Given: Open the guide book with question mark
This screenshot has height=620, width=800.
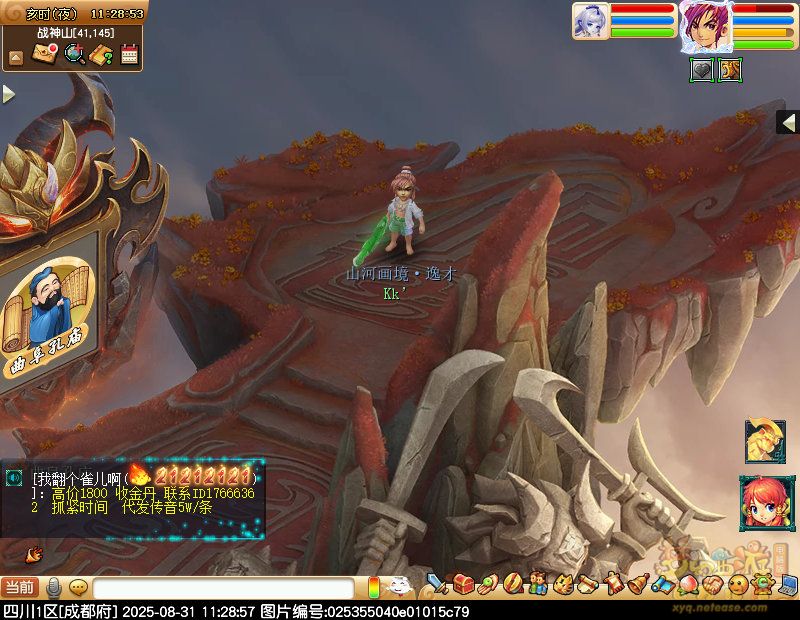Looking at the screenshot, I should pos(101,54).
